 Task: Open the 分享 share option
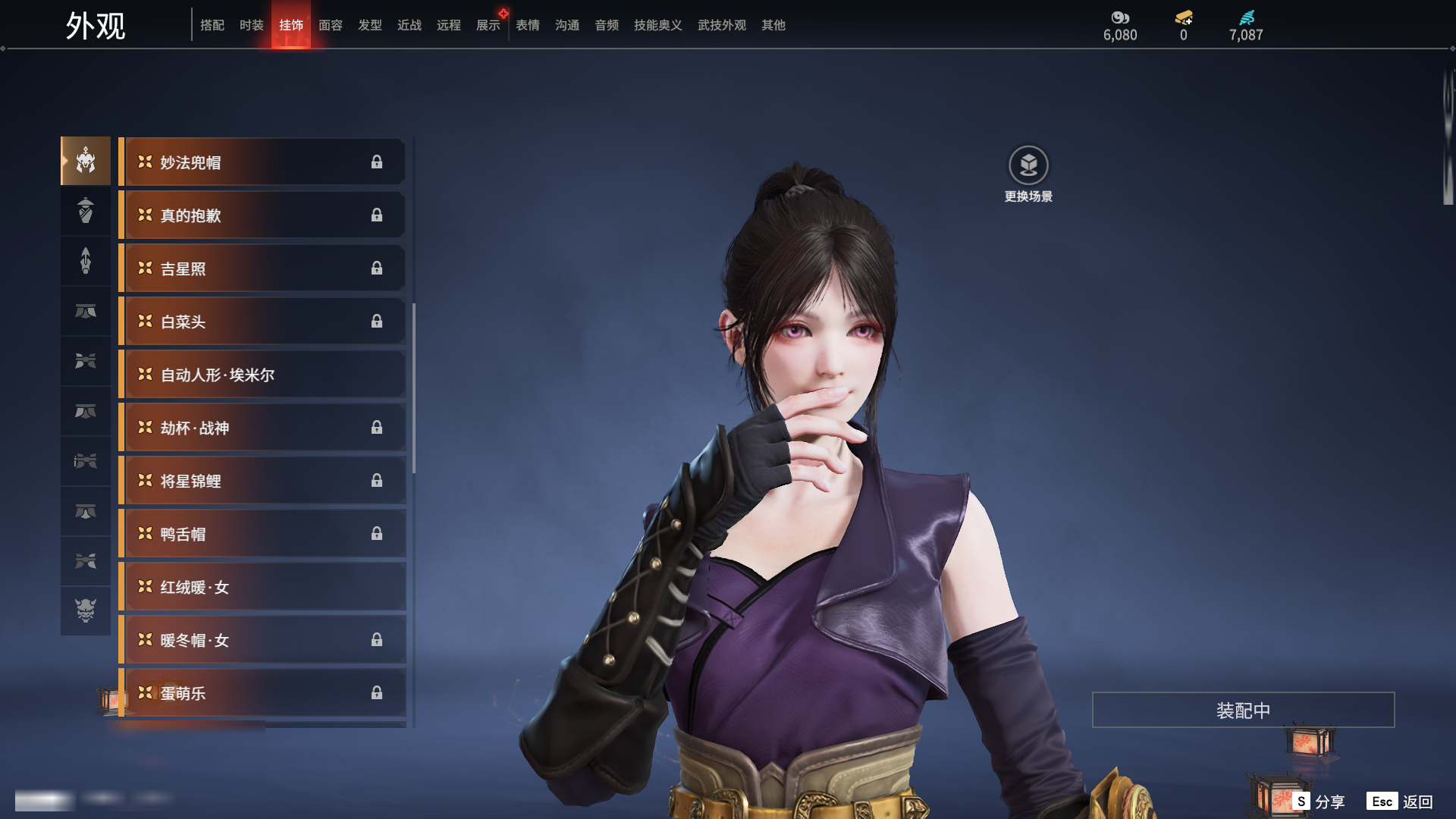pos(1319,802)
